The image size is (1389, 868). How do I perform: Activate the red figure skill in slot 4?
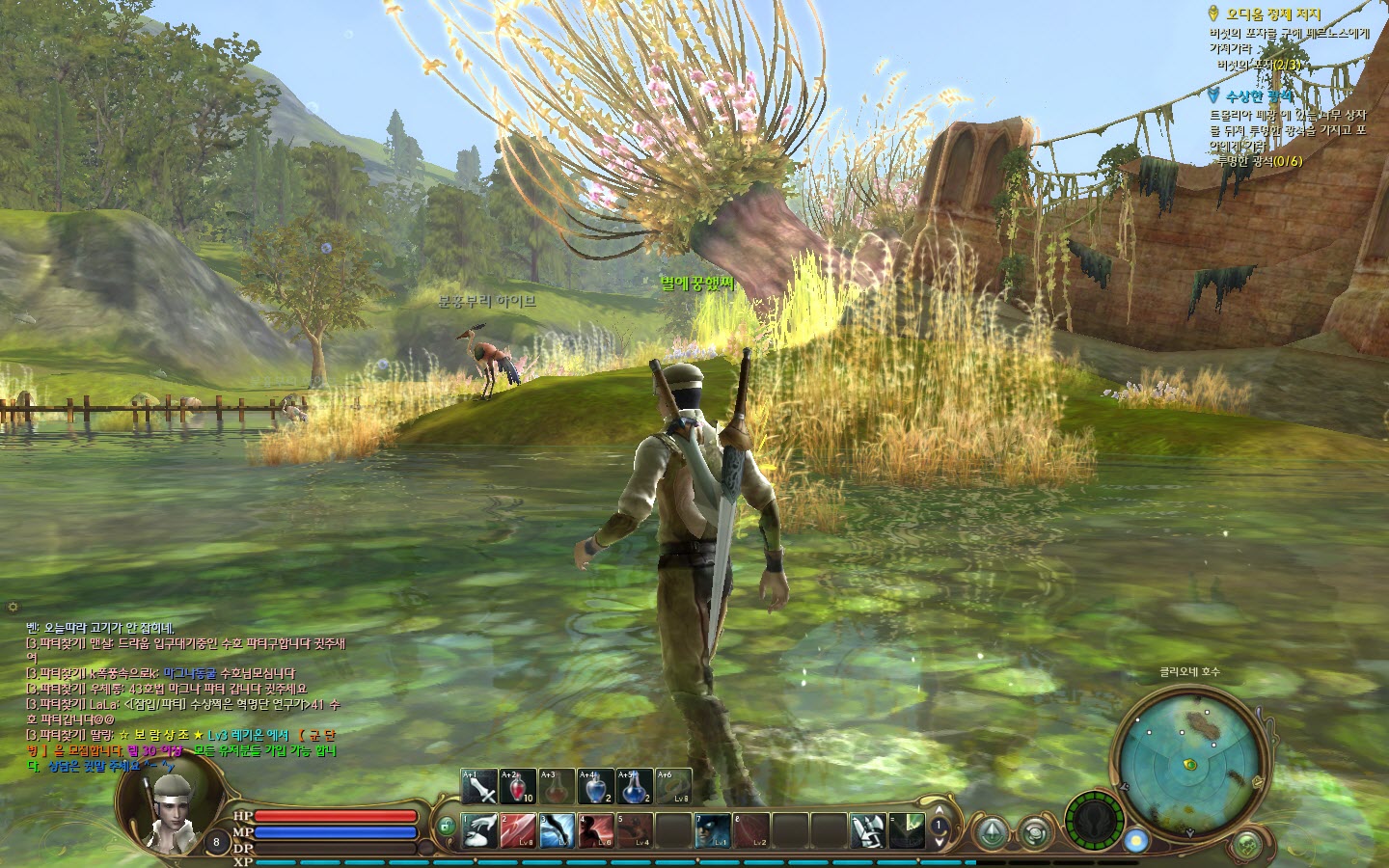coord(596,830)
